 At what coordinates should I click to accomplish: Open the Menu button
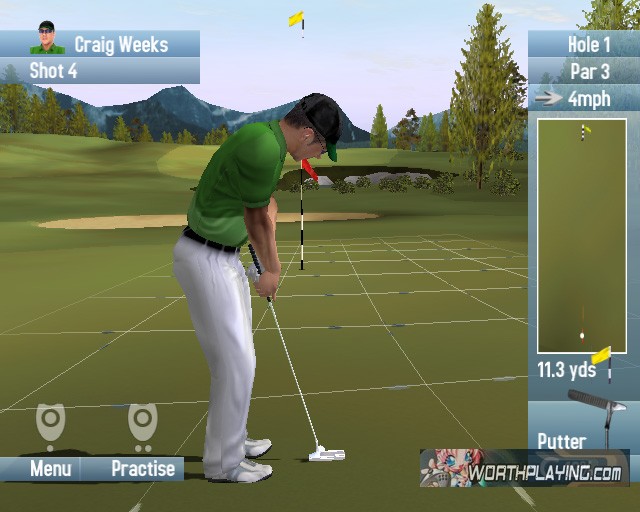pos(50,468)
